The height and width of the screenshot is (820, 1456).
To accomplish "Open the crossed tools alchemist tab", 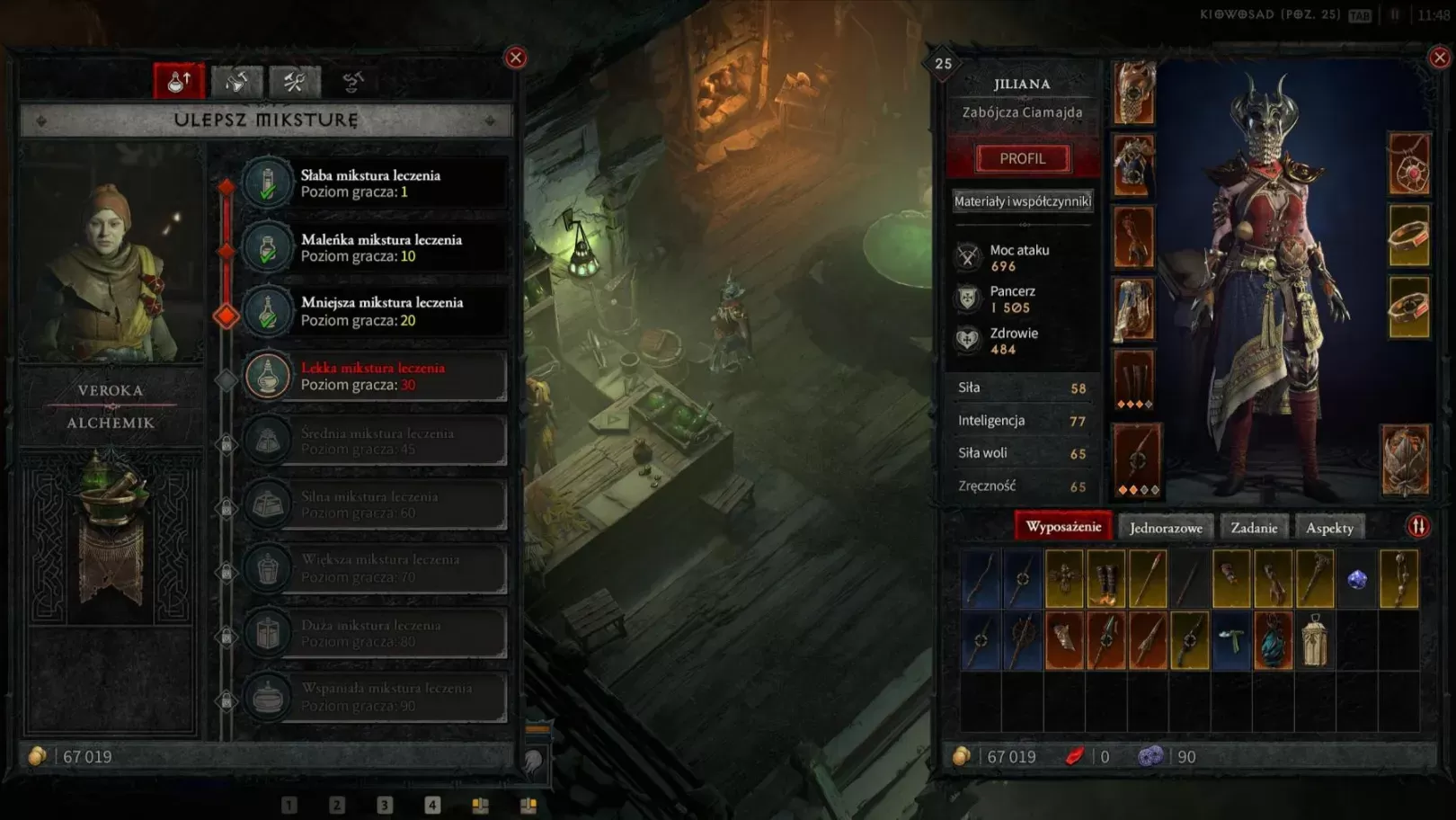I will 294,82.
